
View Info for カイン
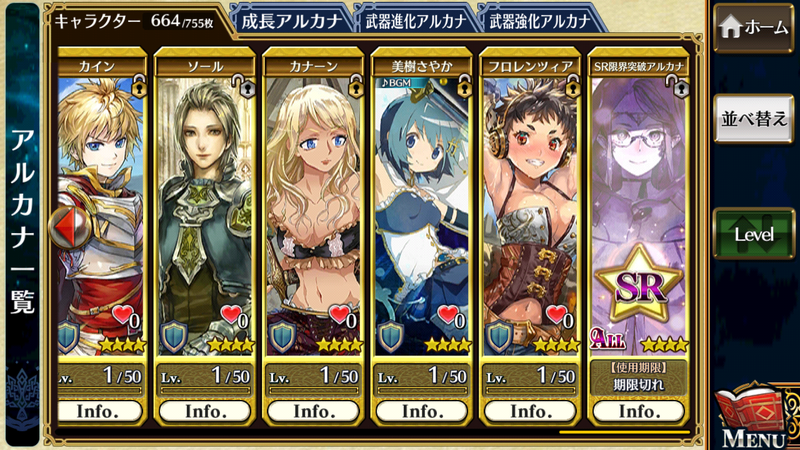[96, 411]
